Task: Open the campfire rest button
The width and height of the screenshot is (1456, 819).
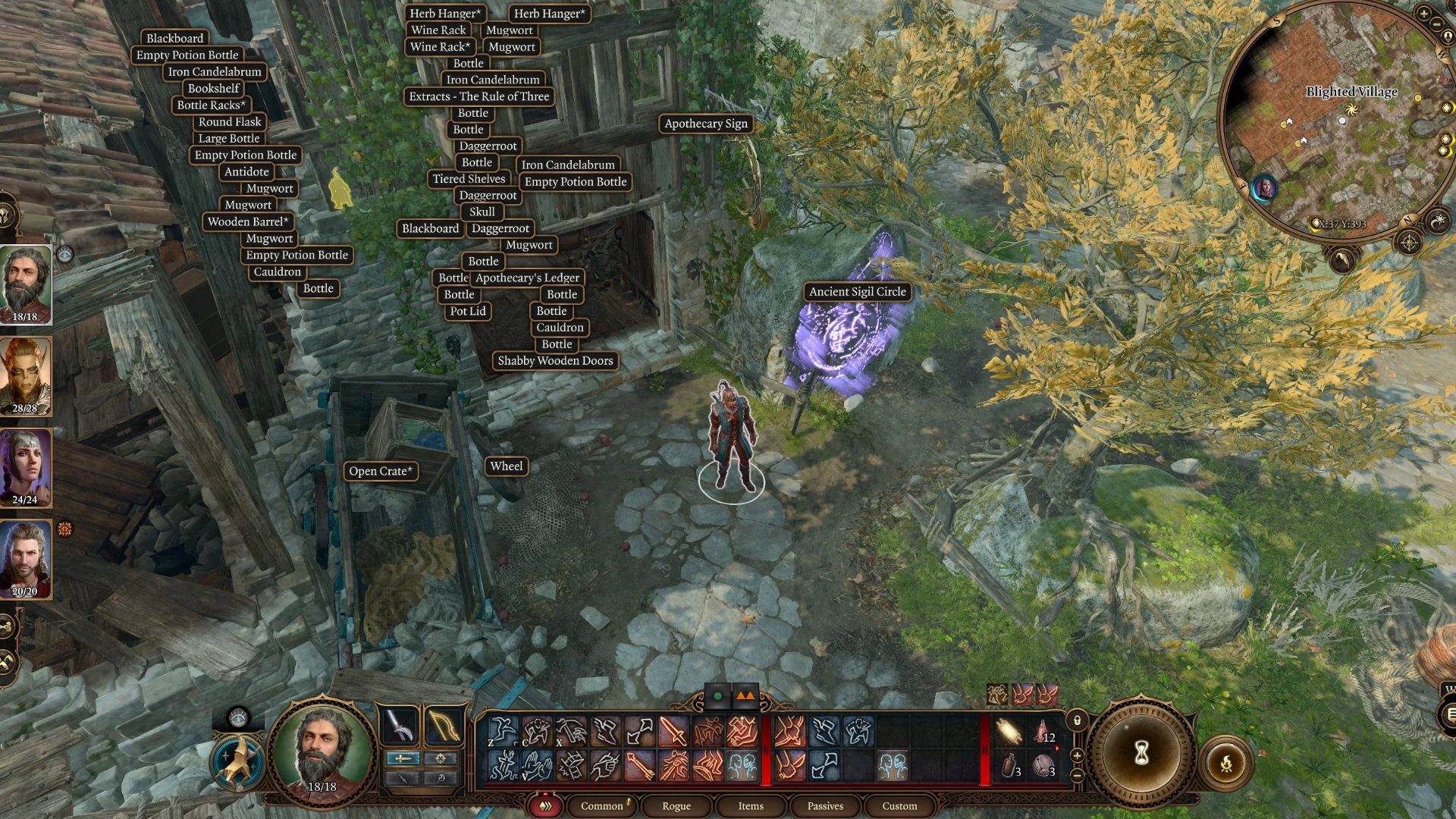Action: click(1225, 763)
